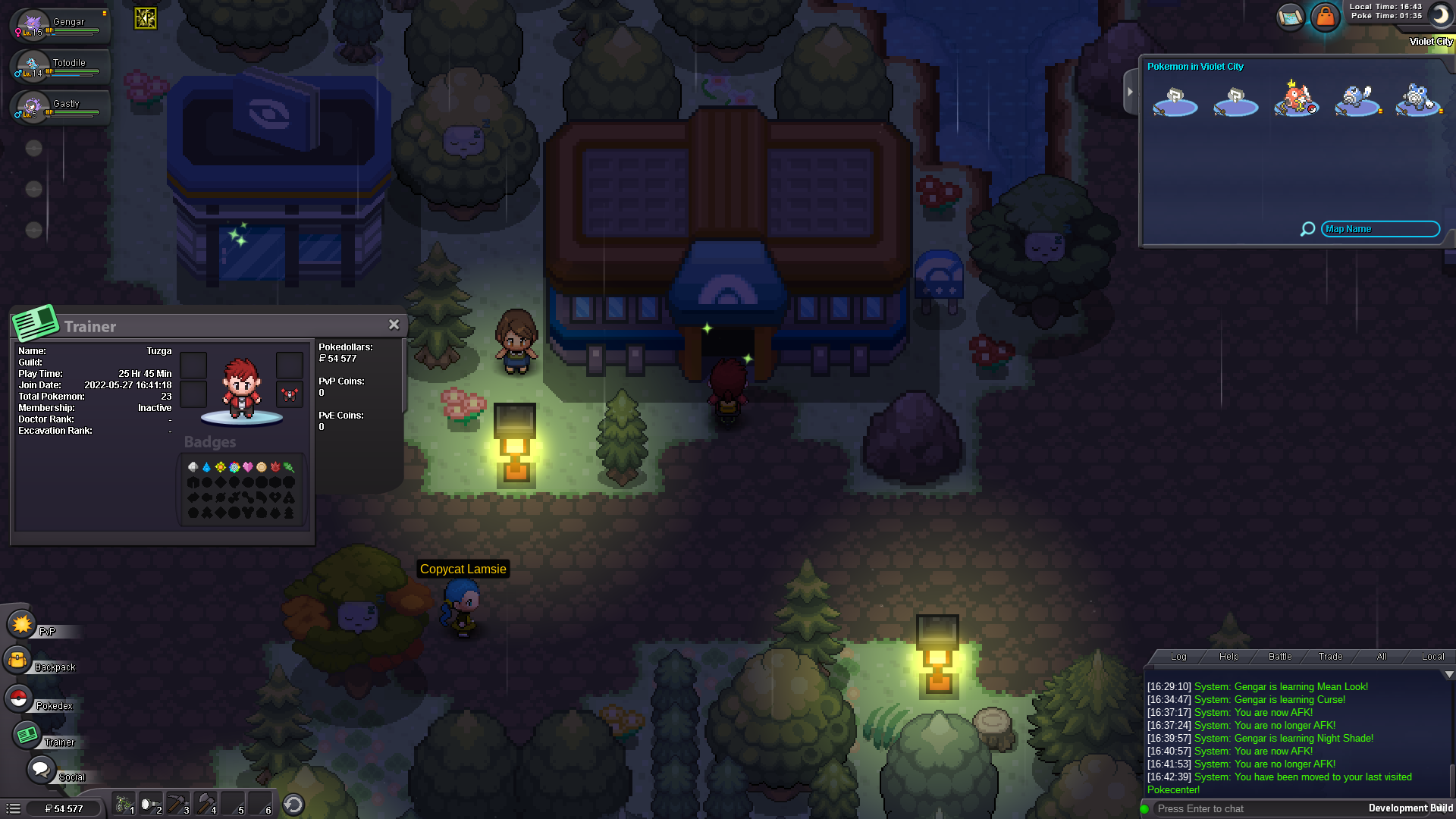This screenshot has height=819, width=1456.
Task: Select the axe in hotbar slot 4
Action: 206,804
